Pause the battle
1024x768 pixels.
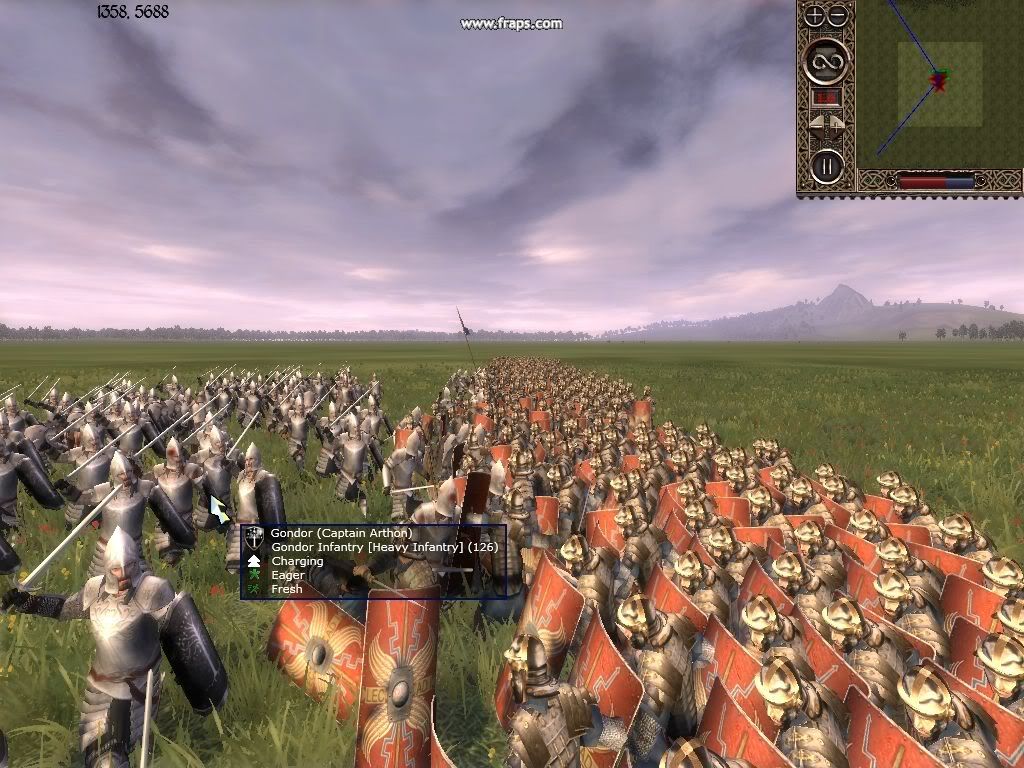tap(827, 165)
